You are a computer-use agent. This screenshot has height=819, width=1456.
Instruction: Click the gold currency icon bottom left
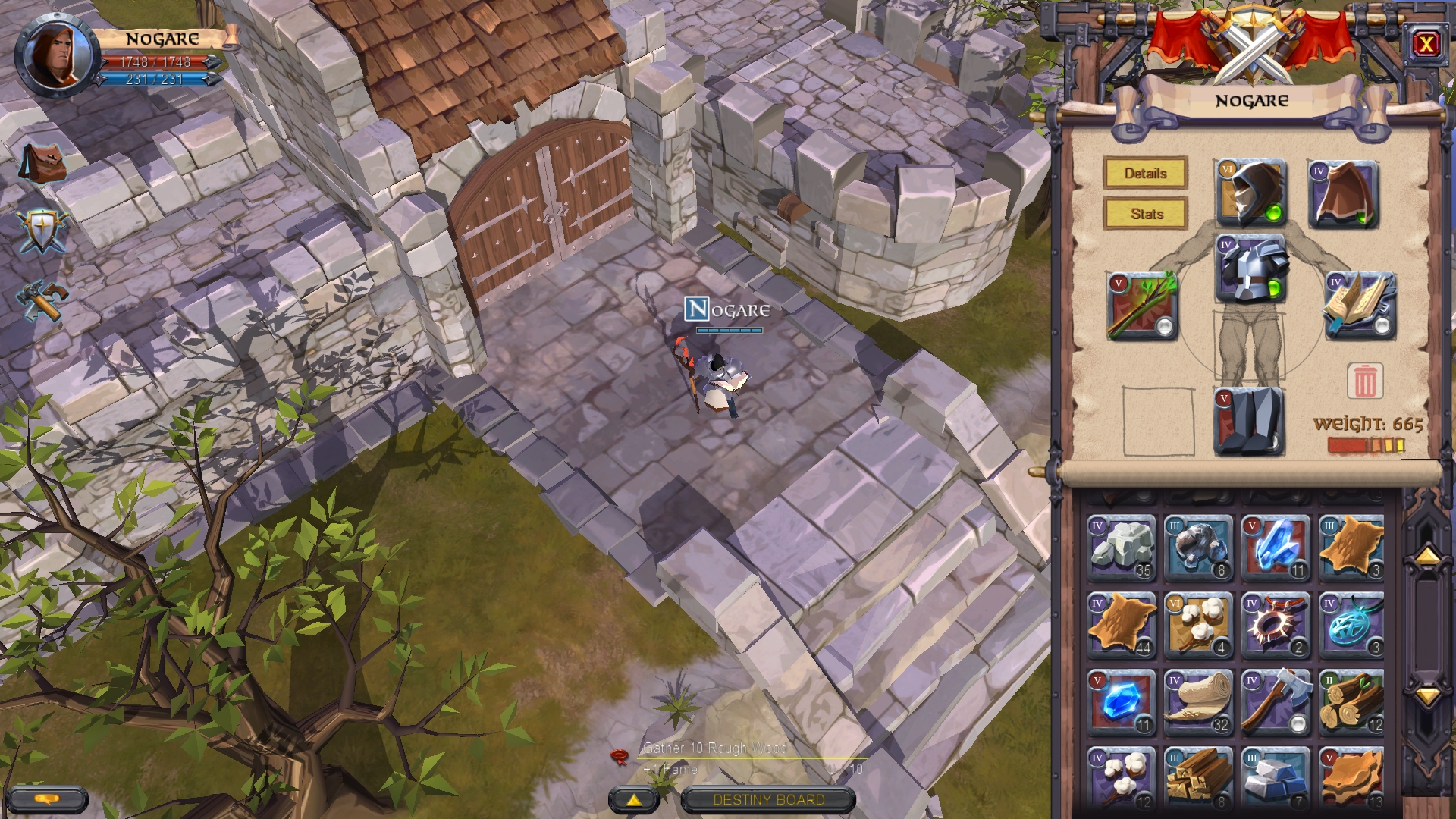point(47,799)
